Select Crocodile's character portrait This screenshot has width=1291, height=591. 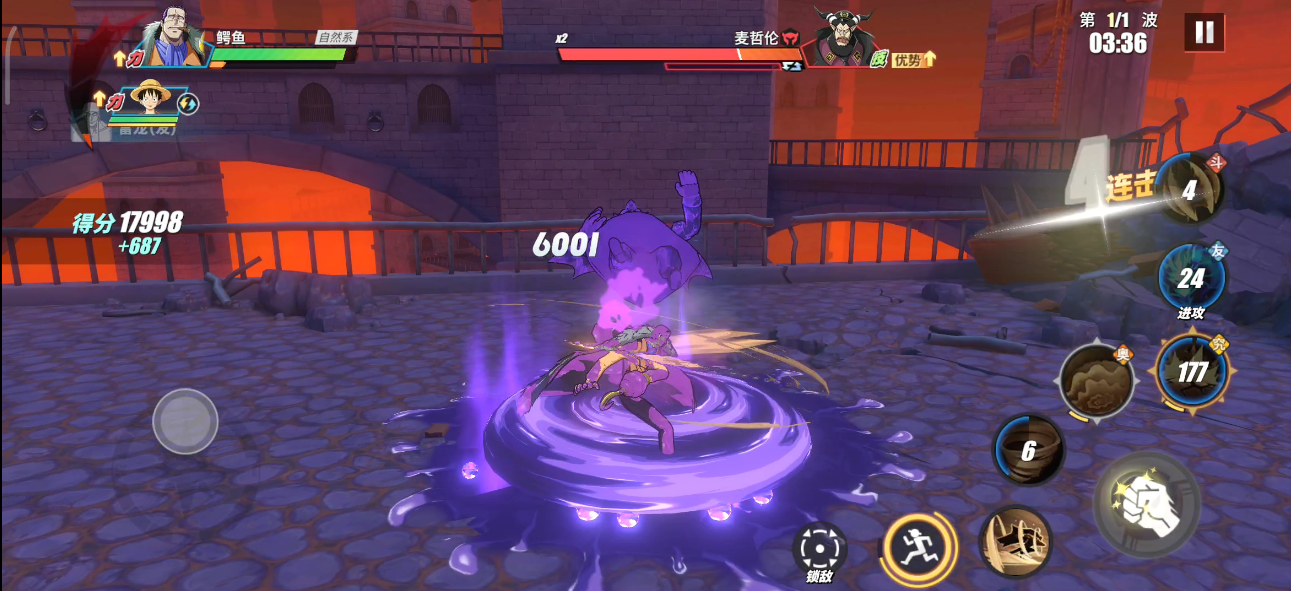tap(174, 38)
